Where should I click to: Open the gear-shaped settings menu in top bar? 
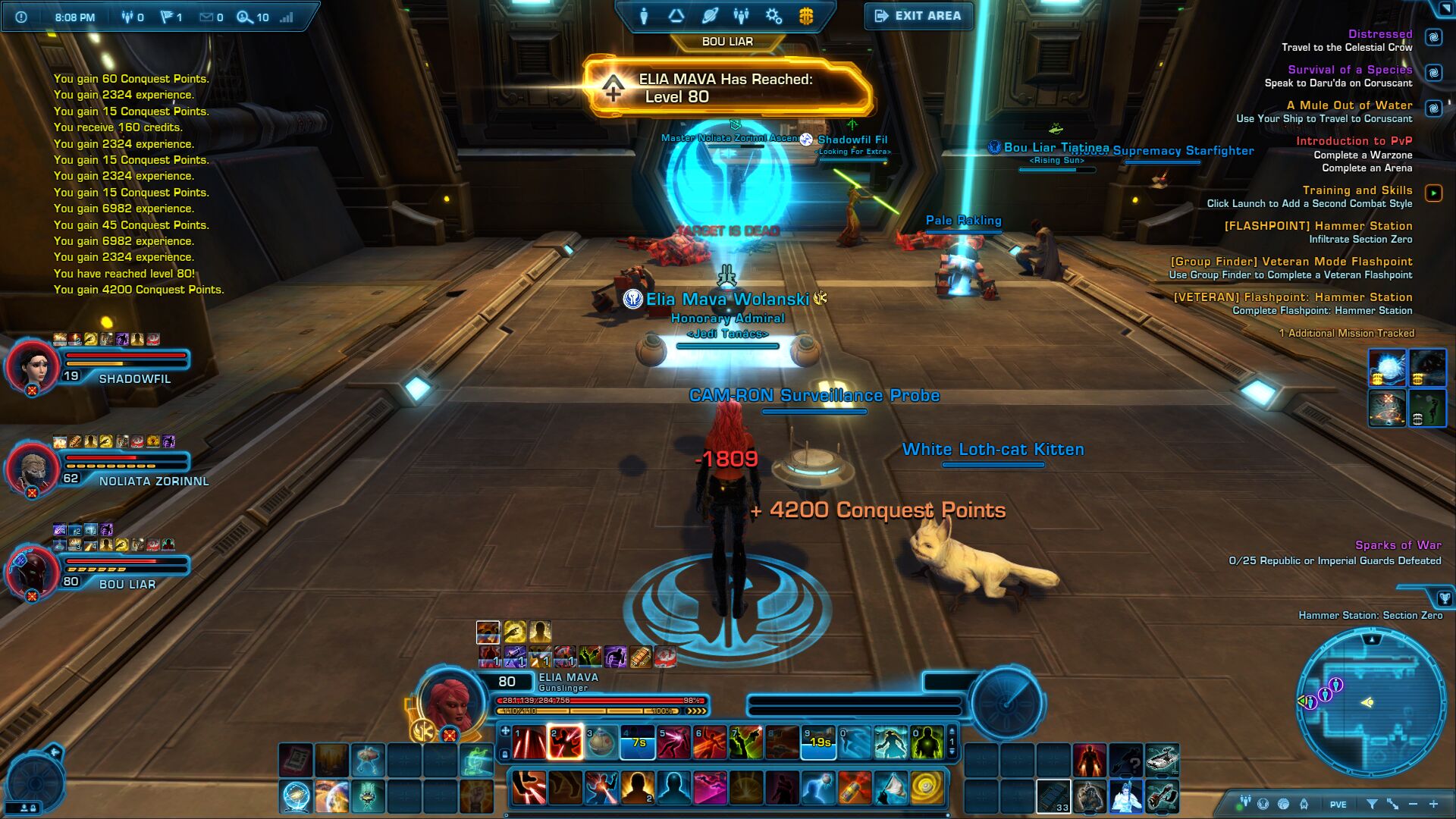(x=773, y=16)
